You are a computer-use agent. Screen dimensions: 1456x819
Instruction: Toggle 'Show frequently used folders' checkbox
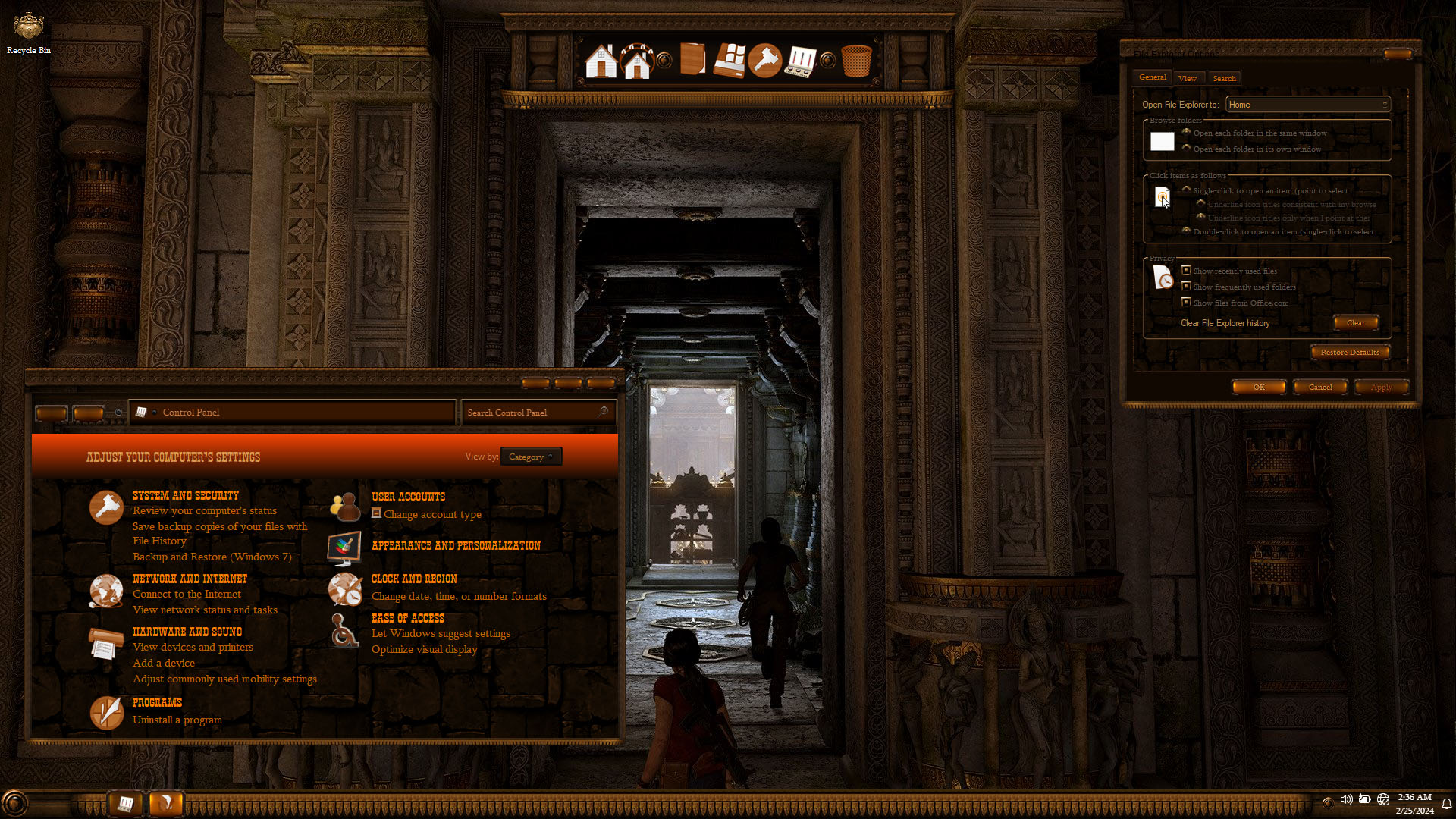(1187, 287)
